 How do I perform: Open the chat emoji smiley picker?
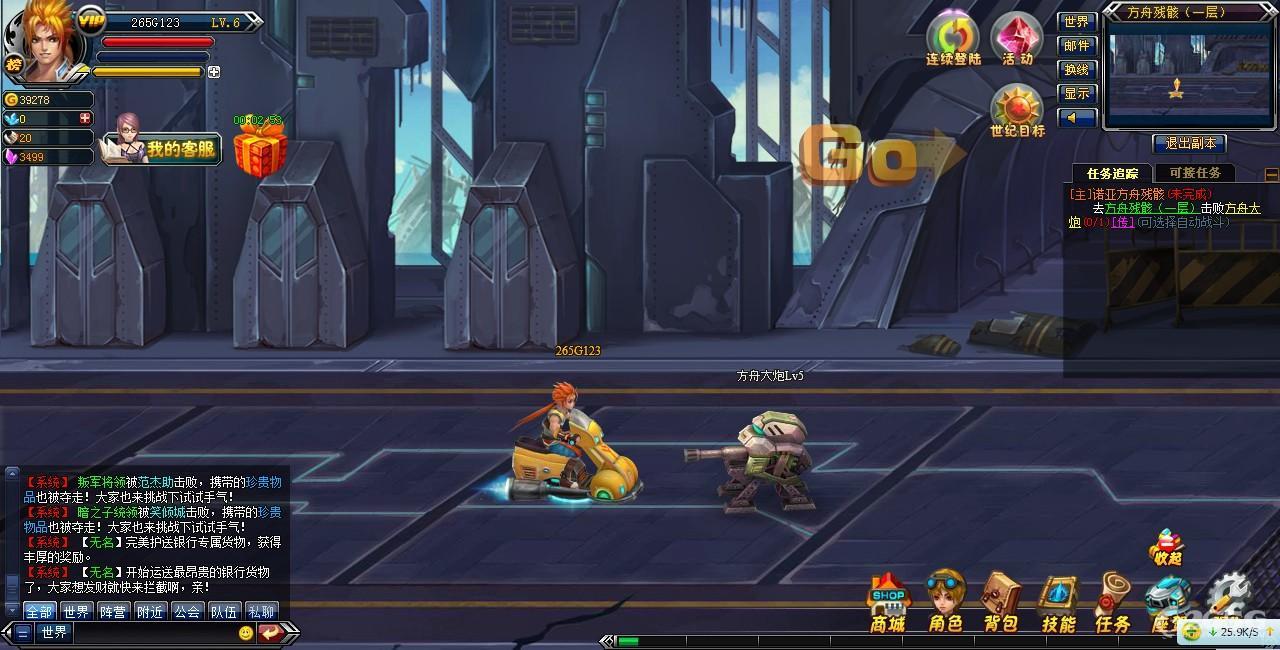click(245, 632)
